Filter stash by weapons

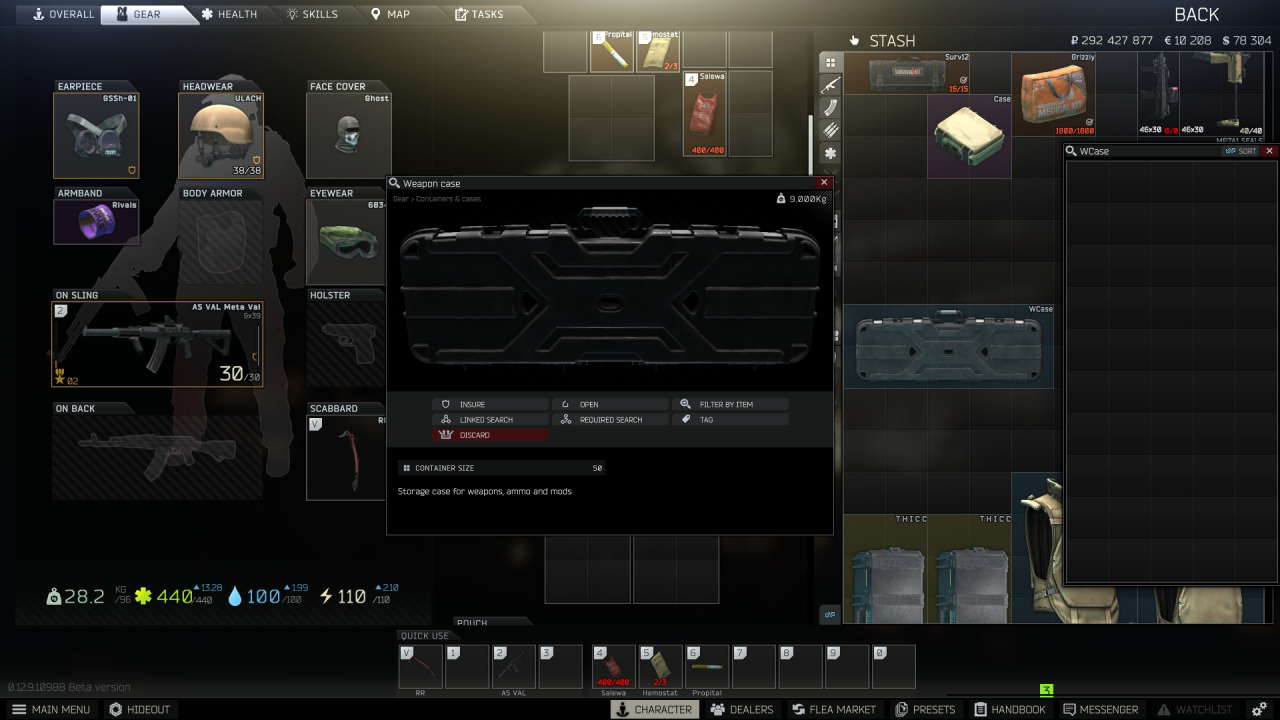tap(832, 85)
